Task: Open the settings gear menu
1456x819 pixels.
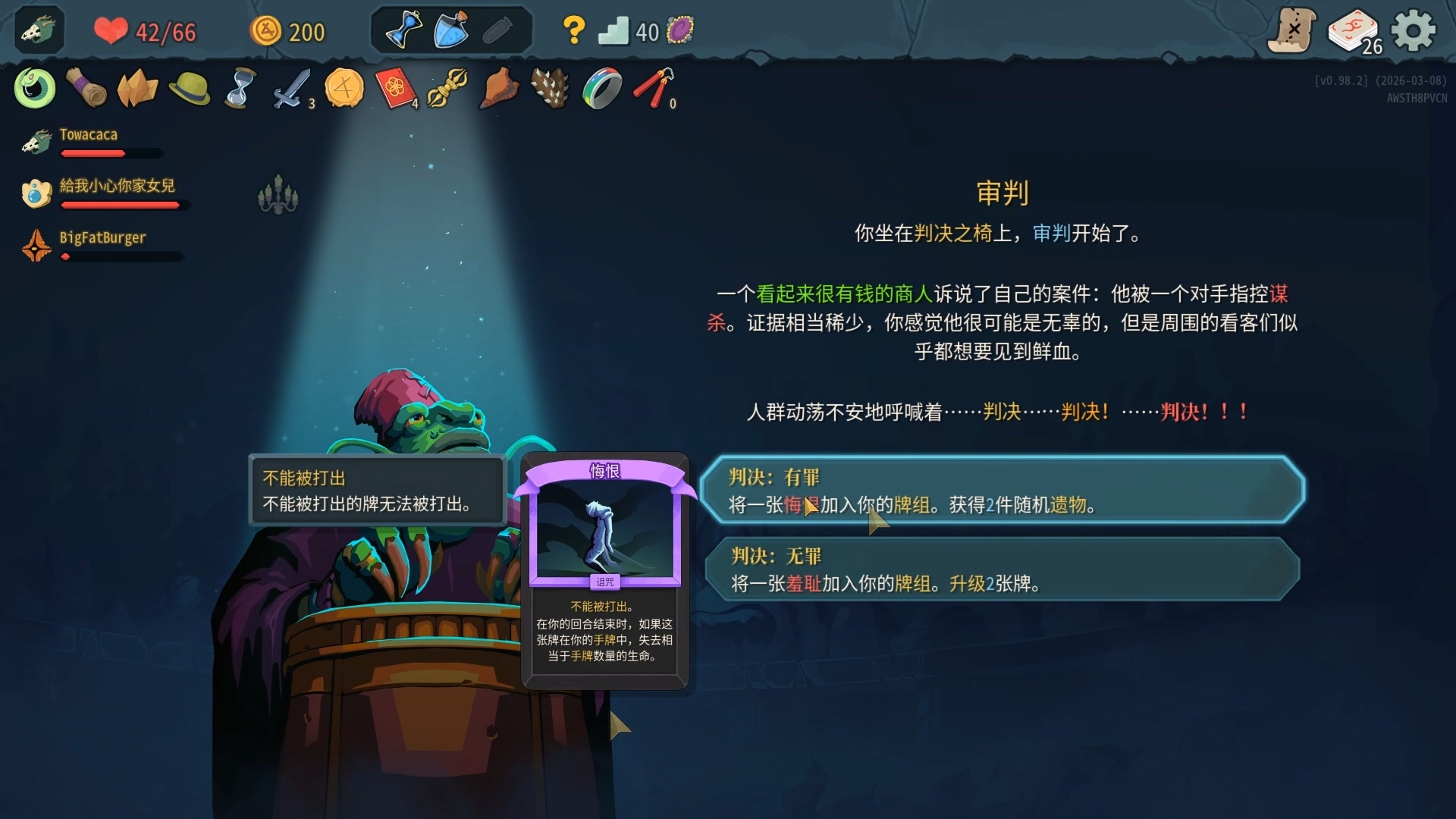Action: 1415,30
